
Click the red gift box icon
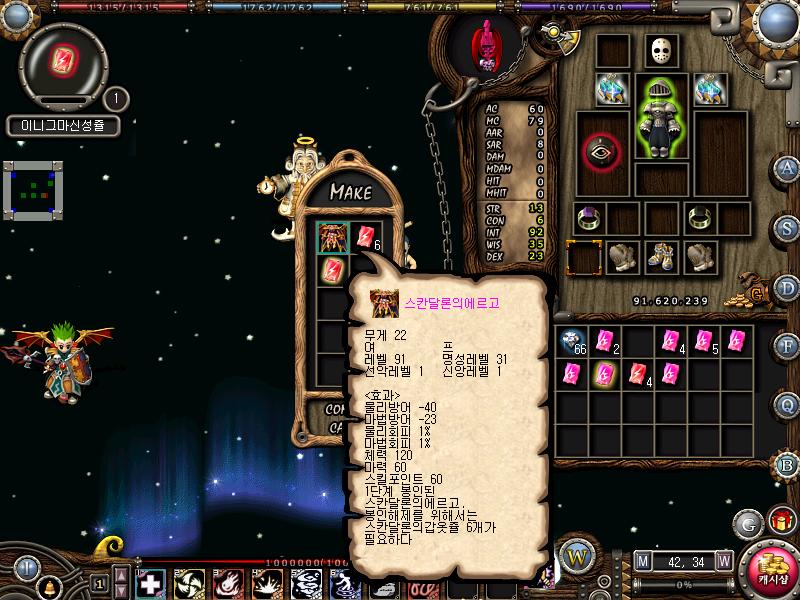pyautogui.click(x=780, y=521)
